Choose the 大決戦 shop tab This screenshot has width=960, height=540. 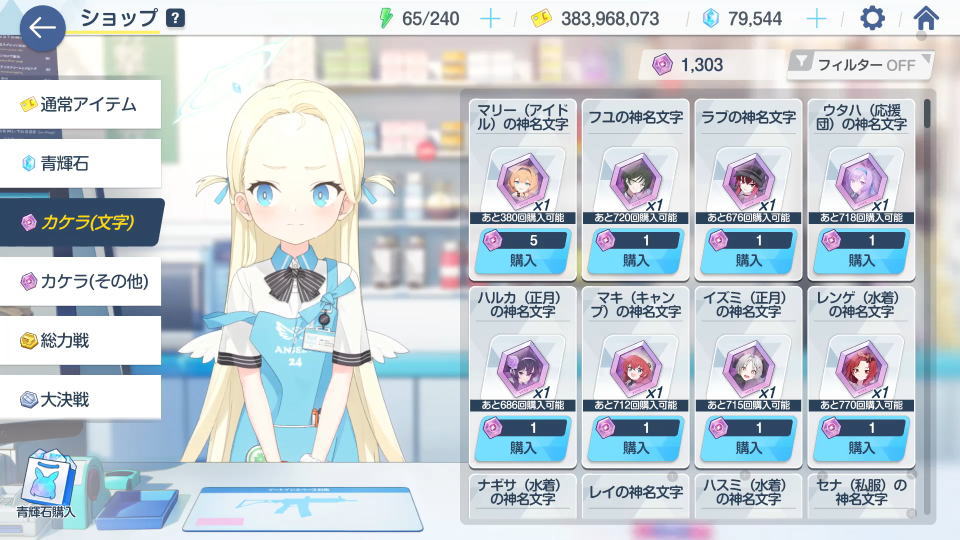point(80,399)
